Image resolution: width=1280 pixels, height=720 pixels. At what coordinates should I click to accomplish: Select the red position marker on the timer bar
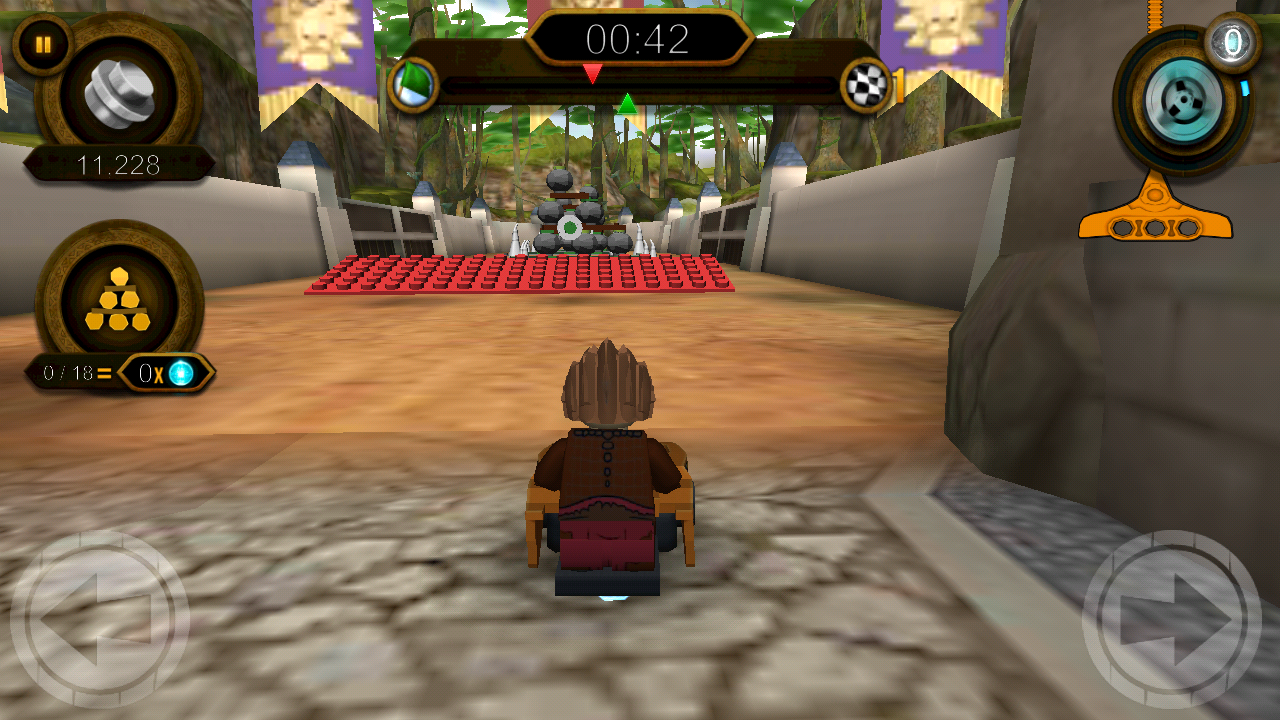point(593,72)
